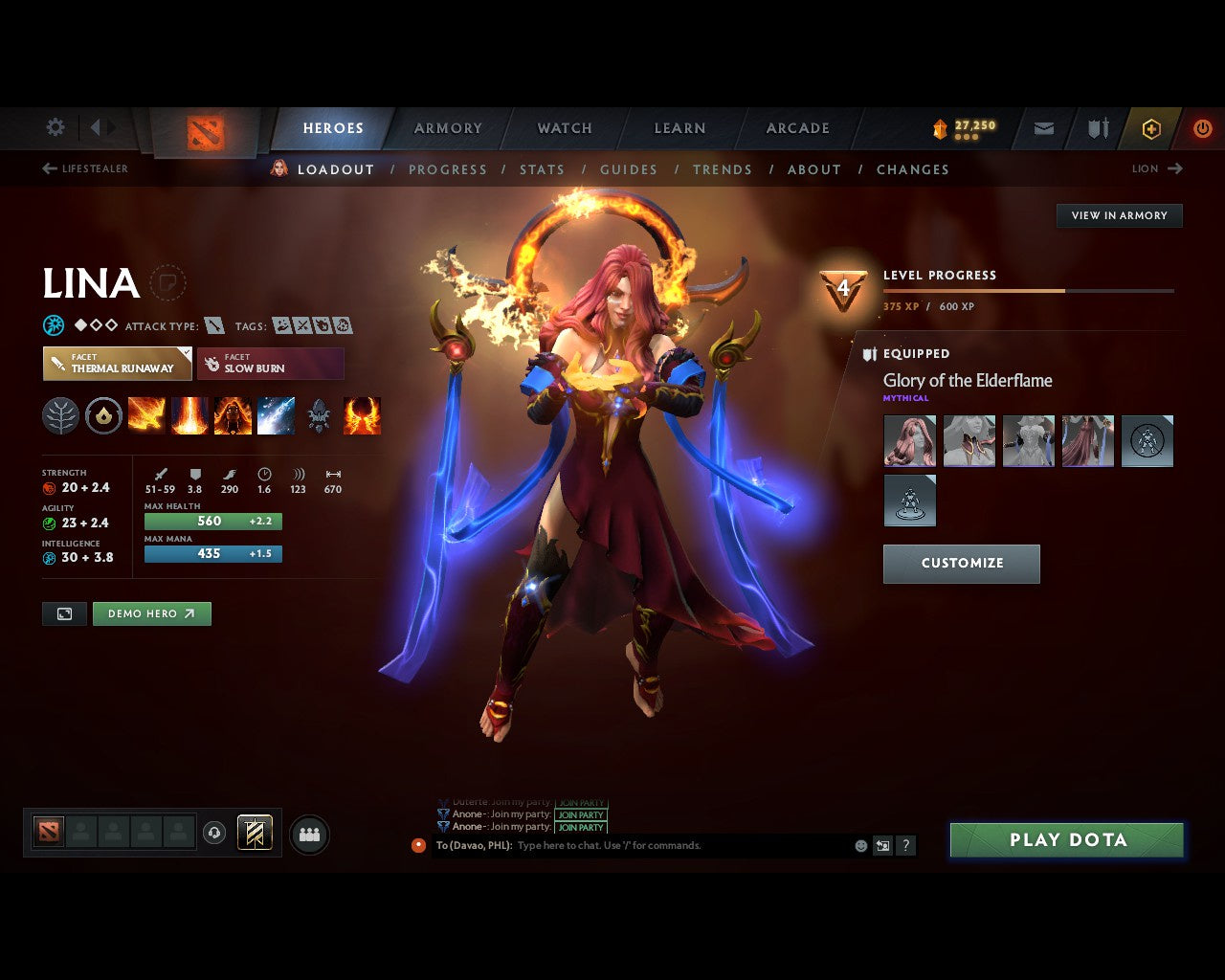
Task: Select the Slow Burn facet
Action: pyautogui.click(x=271, y=364)
